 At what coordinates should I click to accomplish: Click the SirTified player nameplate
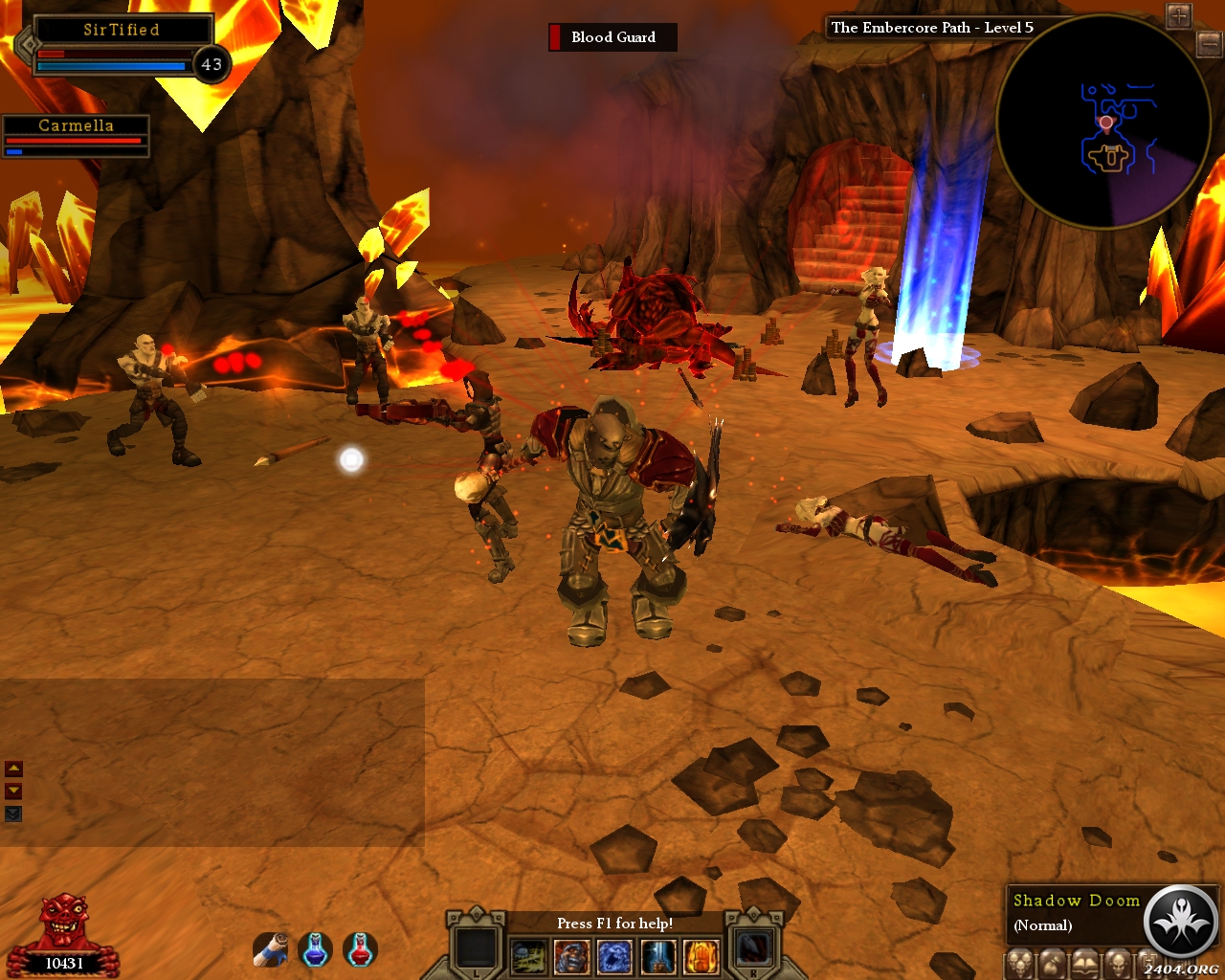point(122,30)
